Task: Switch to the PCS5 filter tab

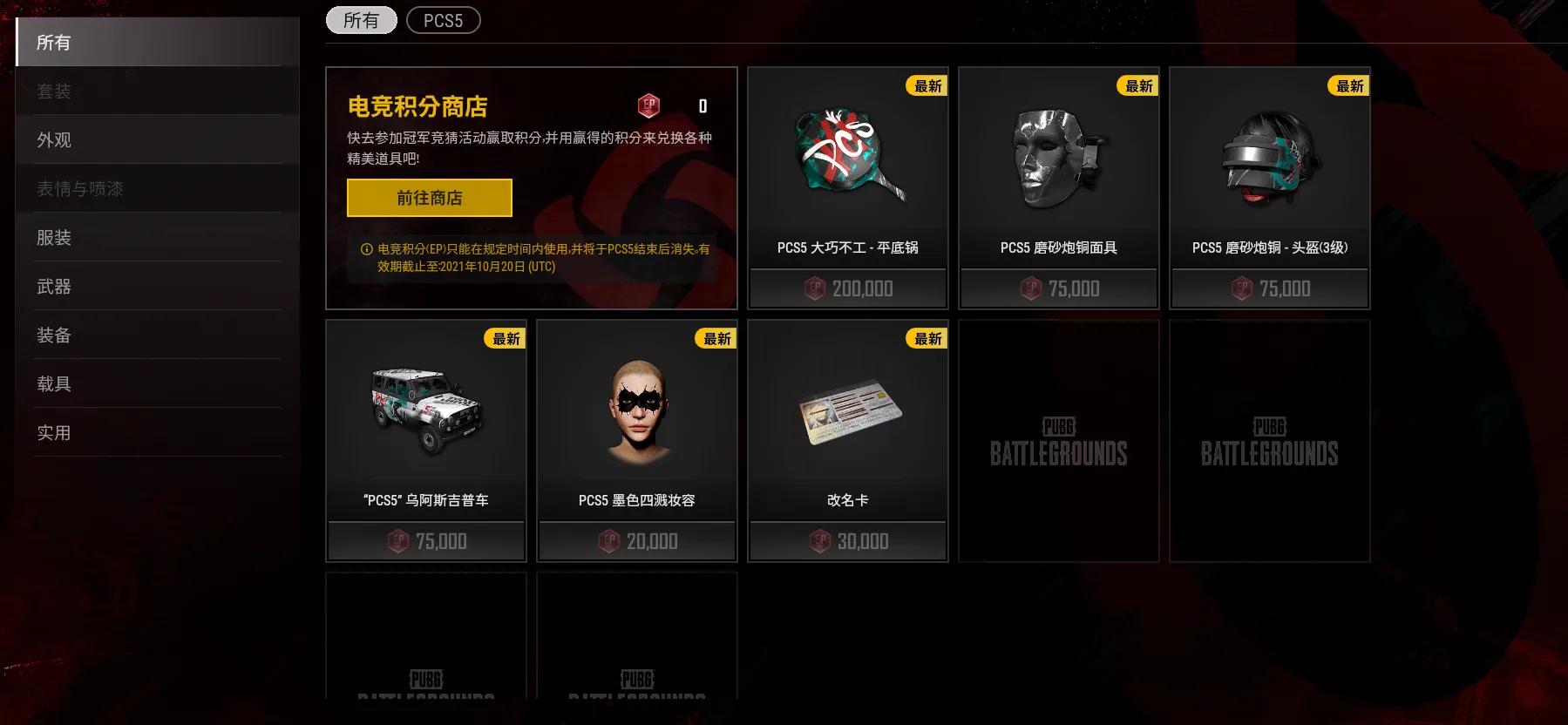Action: pyautogui.click(x=444, y=20)
